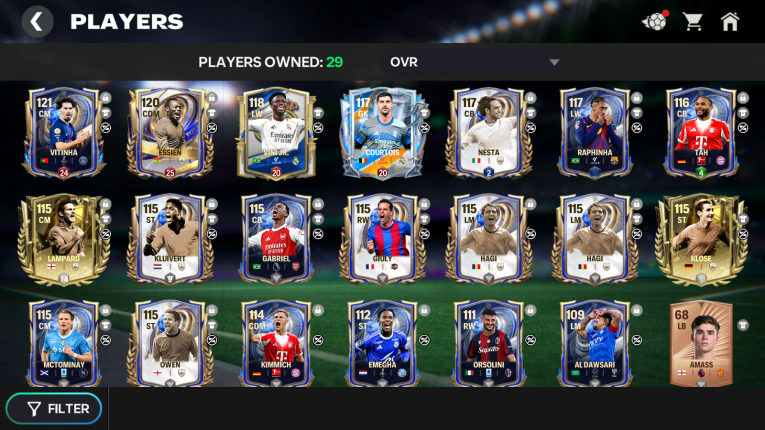This screenshot has width=765, height=430.
Task: Open the Filter options
Action: point(58,408)
